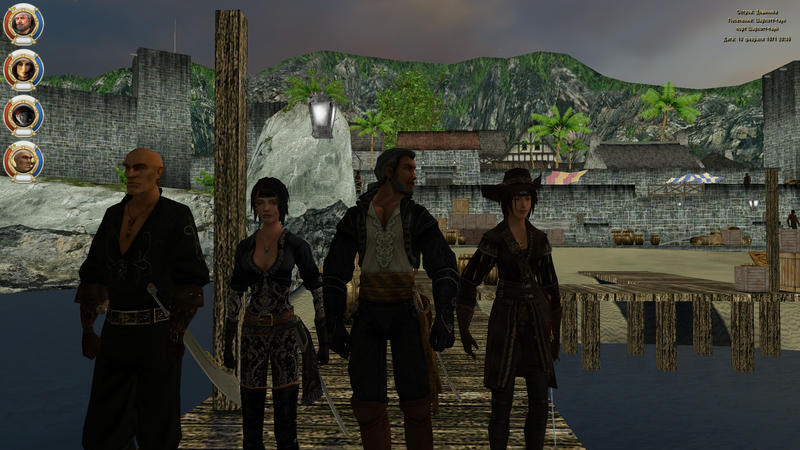The image size is (800, 450).
Task: Select the bearded grey-haired captain portrait
Action: tap(22, 23)
